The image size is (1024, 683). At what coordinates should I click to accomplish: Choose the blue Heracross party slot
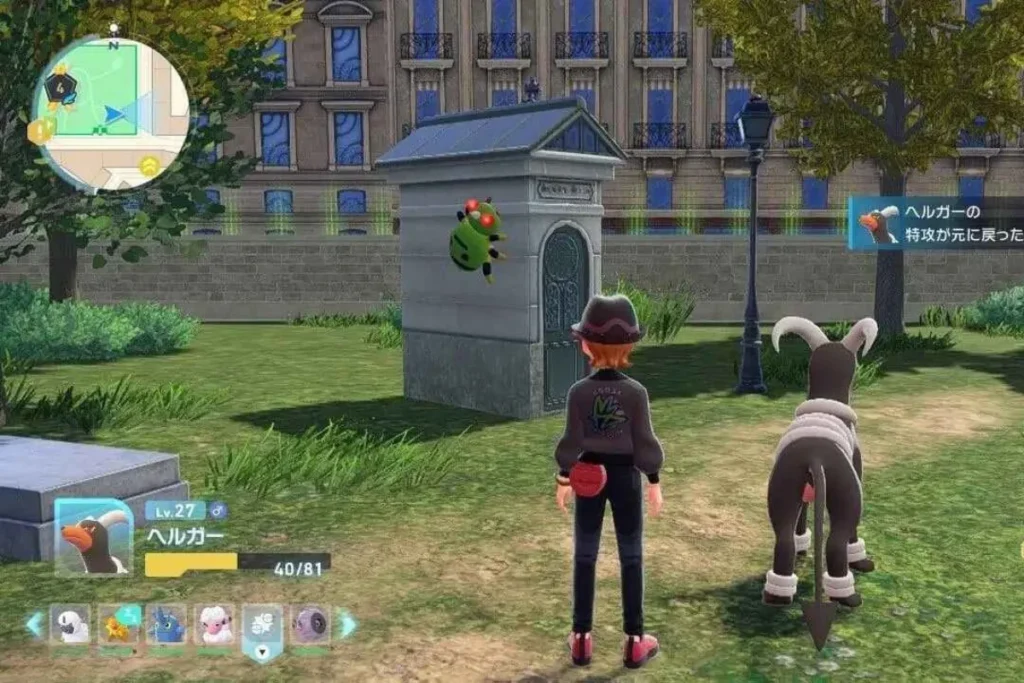click(x=167, y=625)
